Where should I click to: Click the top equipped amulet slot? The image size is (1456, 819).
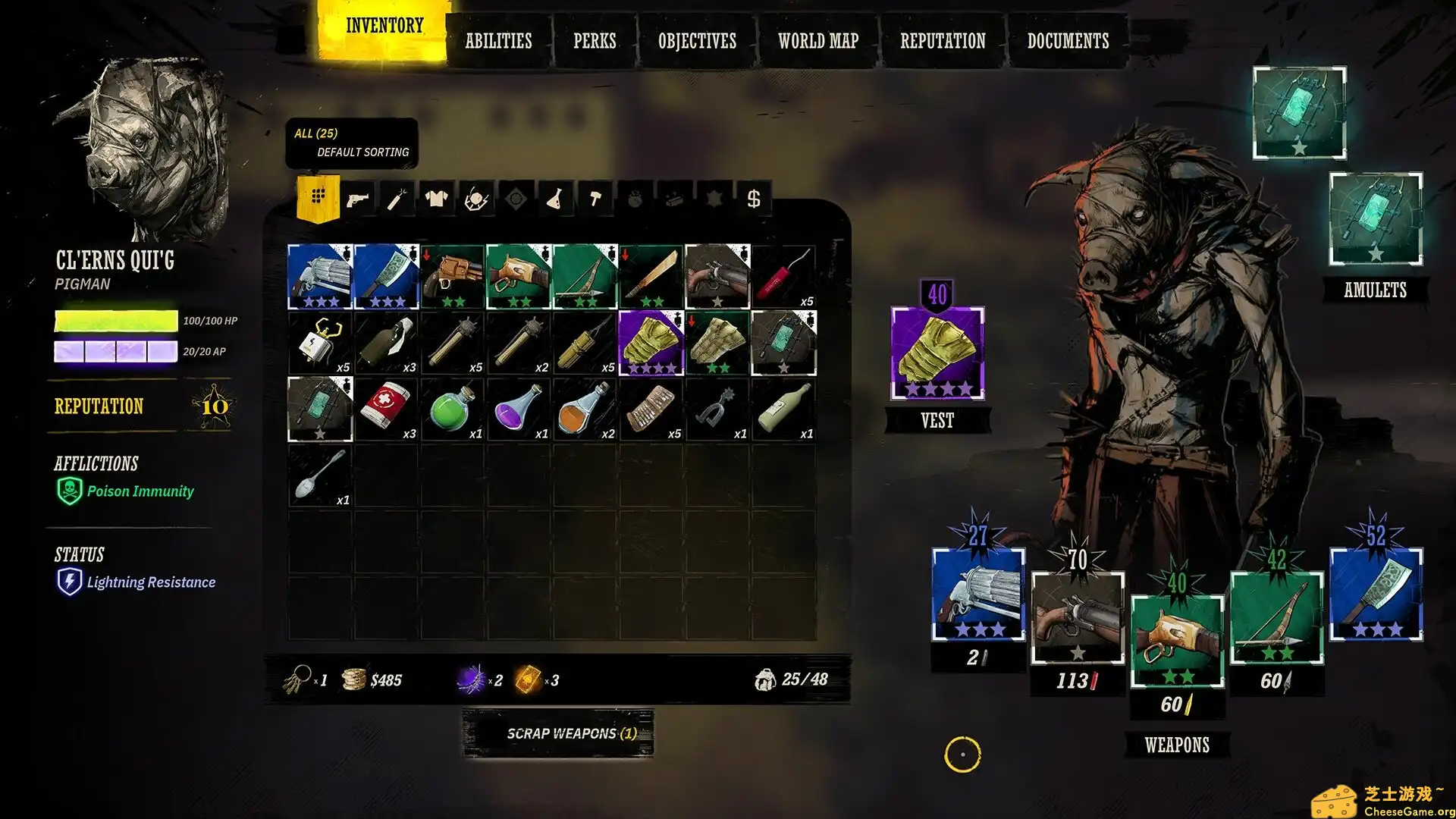(x=1299, y=112)
